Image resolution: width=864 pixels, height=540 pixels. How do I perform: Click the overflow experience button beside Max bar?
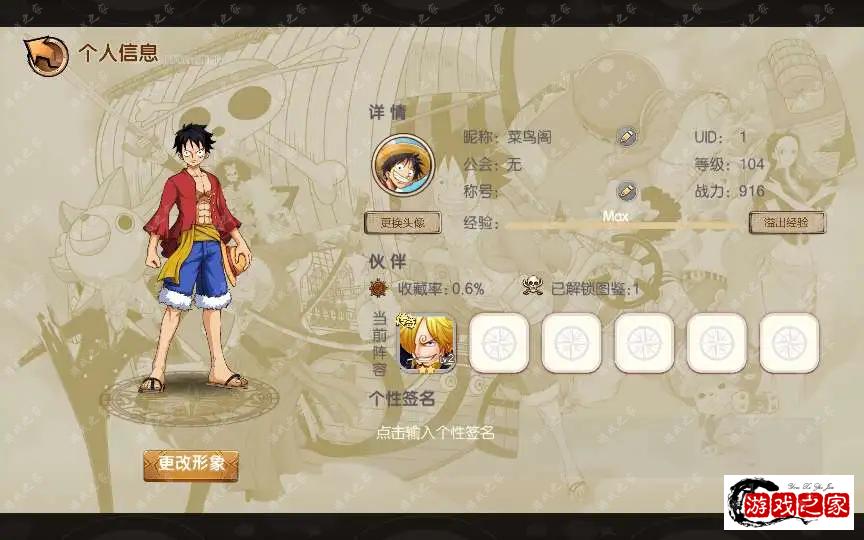[787, 223]
